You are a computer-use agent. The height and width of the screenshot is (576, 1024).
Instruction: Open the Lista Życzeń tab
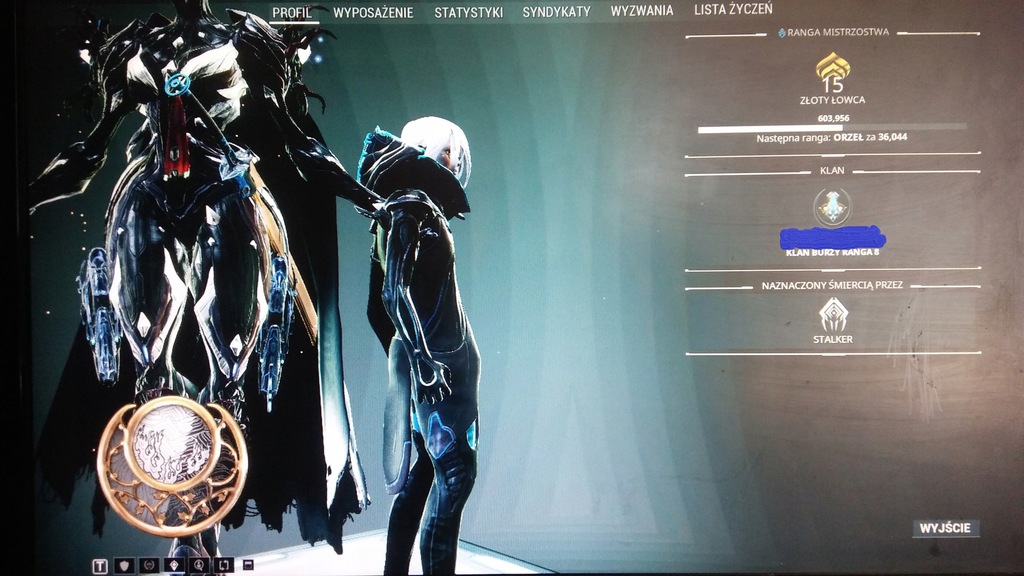(733, 9)
